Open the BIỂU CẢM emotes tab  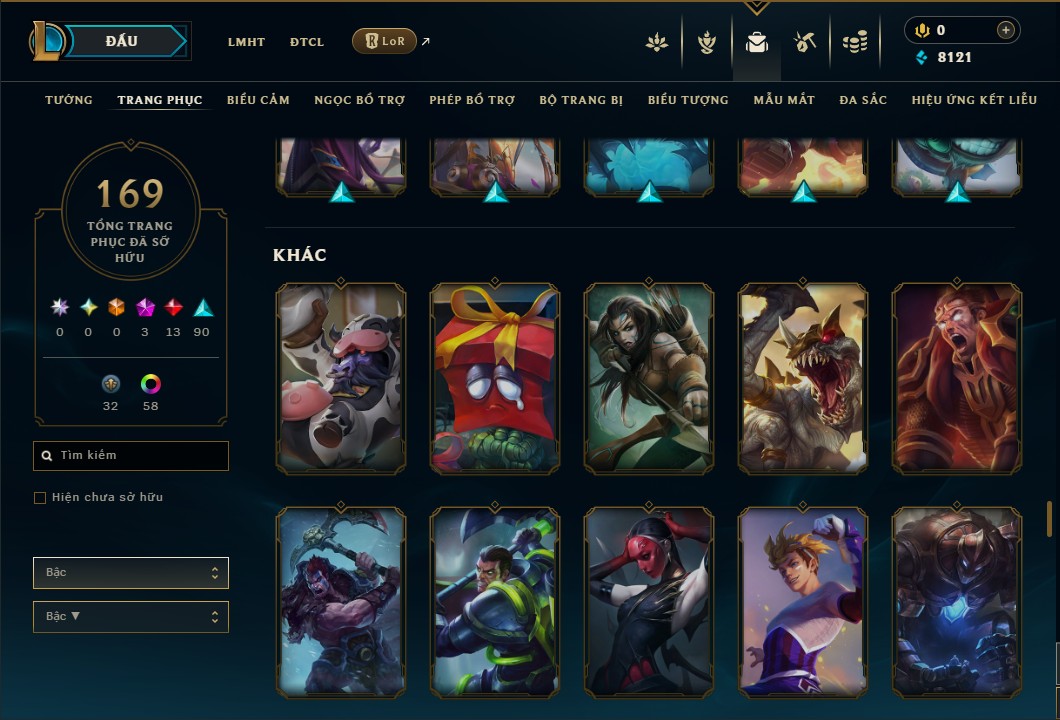click(258, 100)
